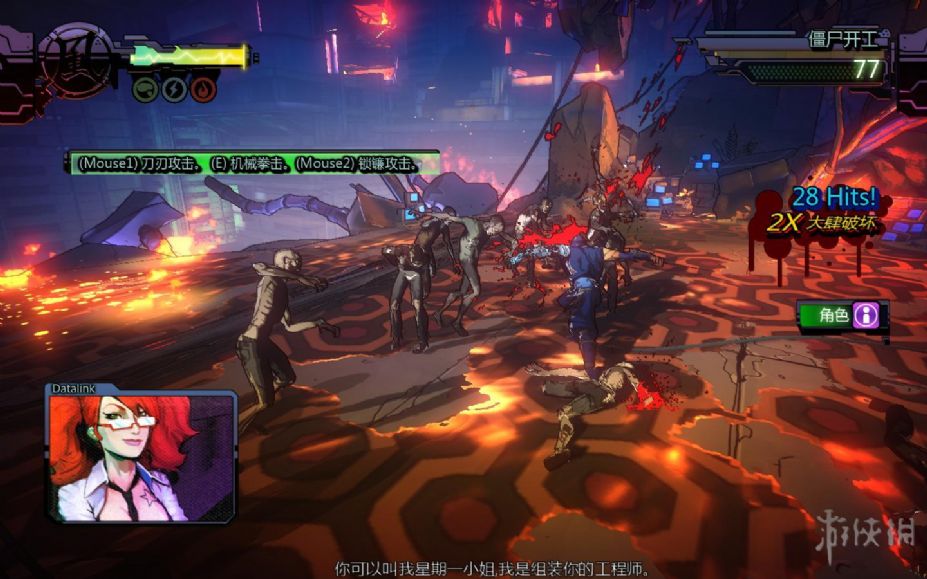The image size is (927, 579).
Task: Click the green bat-wing ability icon
Action: point(145,89)
